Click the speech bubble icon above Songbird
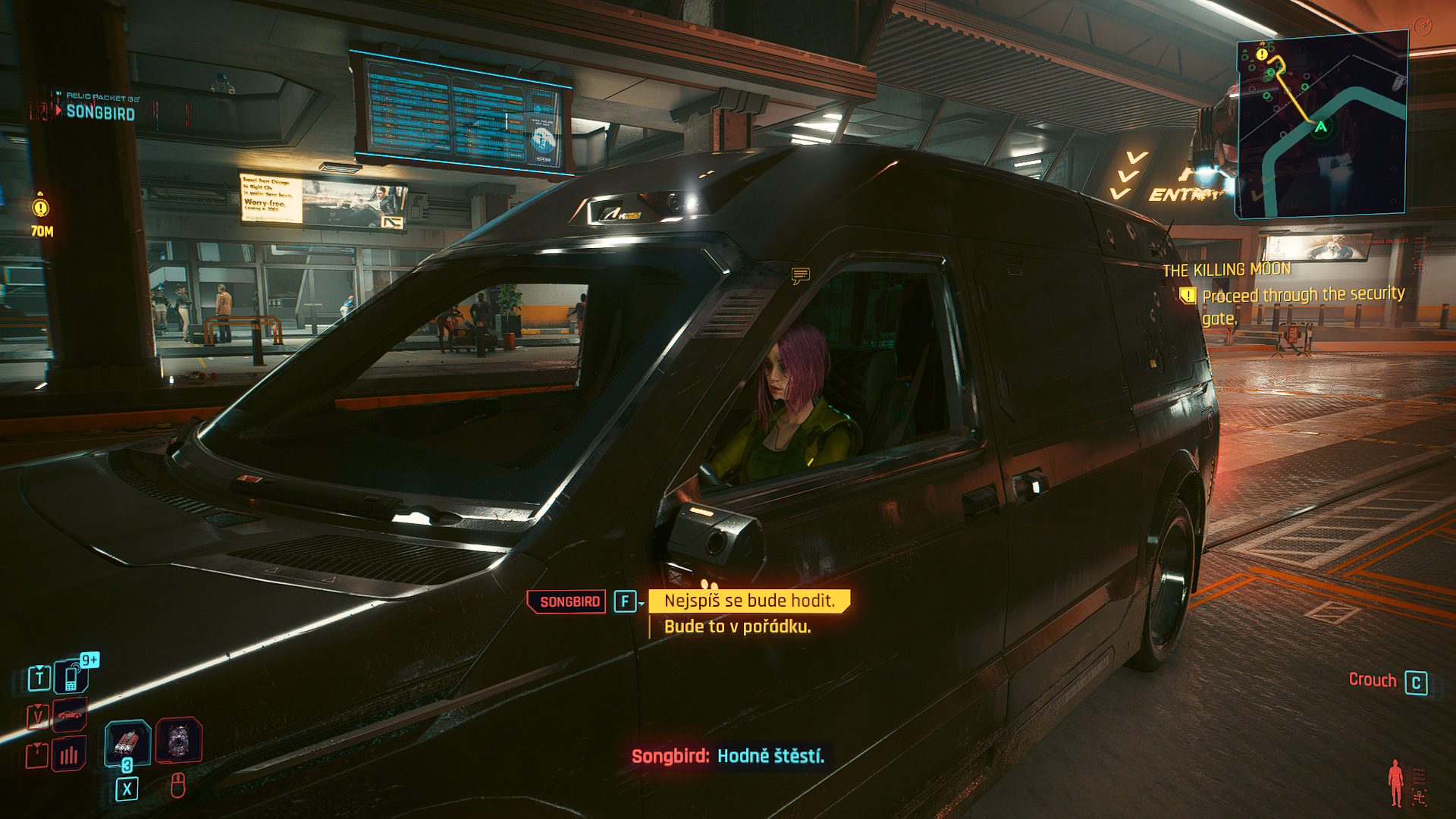Image resolution: width=1456 pixels, height=819 pixels. pyautogui.click(x=800, y=275)
